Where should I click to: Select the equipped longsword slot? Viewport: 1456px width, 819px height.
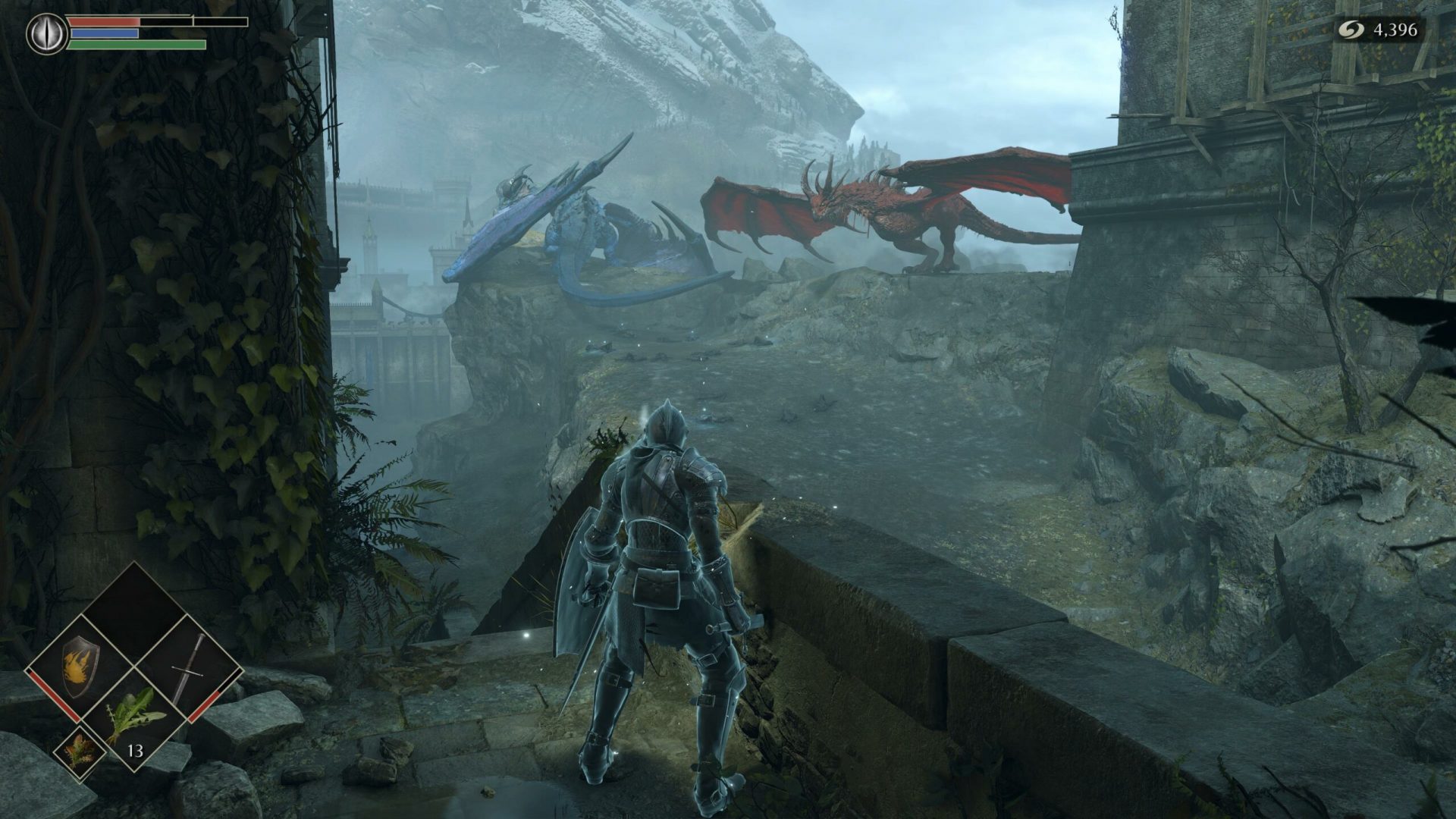pos(189,666)
